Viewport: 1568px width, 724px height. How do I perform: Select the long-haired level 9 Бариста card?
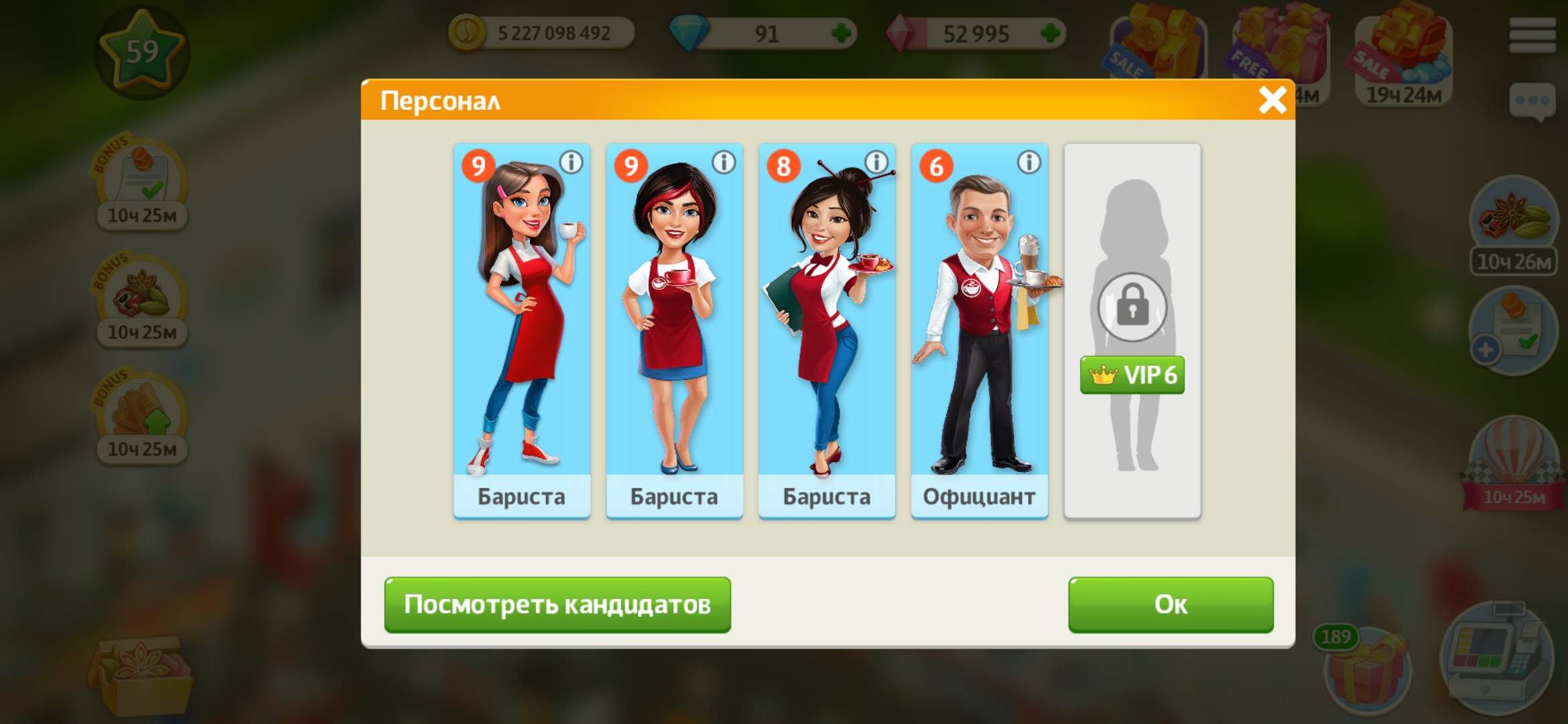pos(521,328)
